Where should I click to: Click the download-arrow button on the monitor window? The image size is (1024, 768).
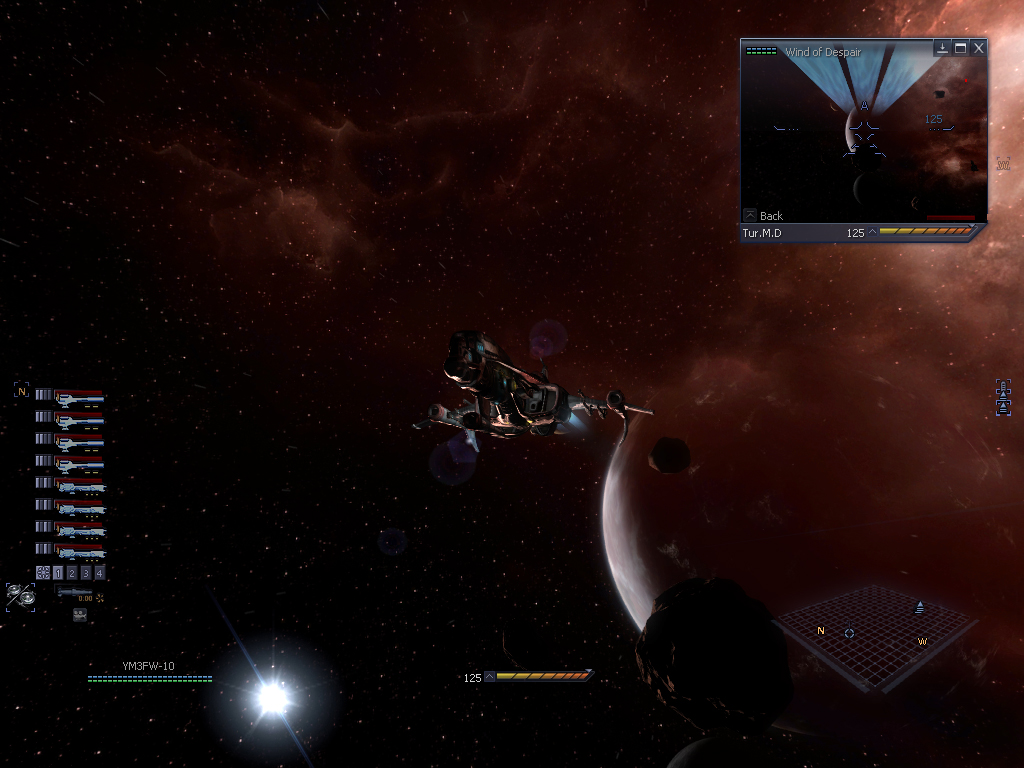(942, 48)
